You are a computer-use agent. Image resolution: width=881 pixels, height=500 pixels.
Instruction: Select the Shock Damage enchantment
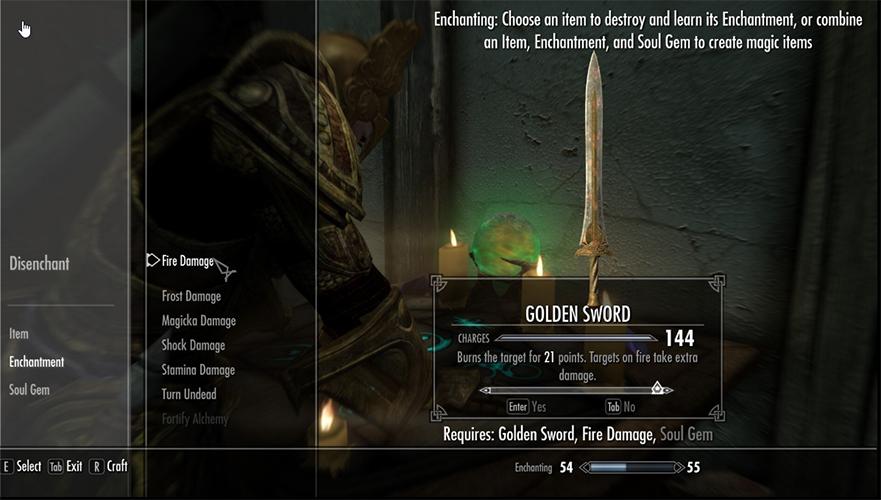tap(193, 346)
